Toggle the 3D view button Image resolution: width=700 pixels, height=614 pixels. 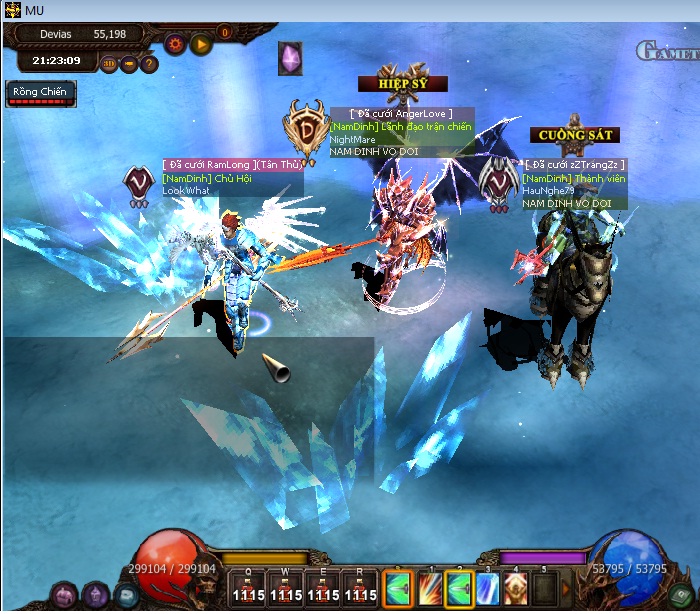pos(110,64)
